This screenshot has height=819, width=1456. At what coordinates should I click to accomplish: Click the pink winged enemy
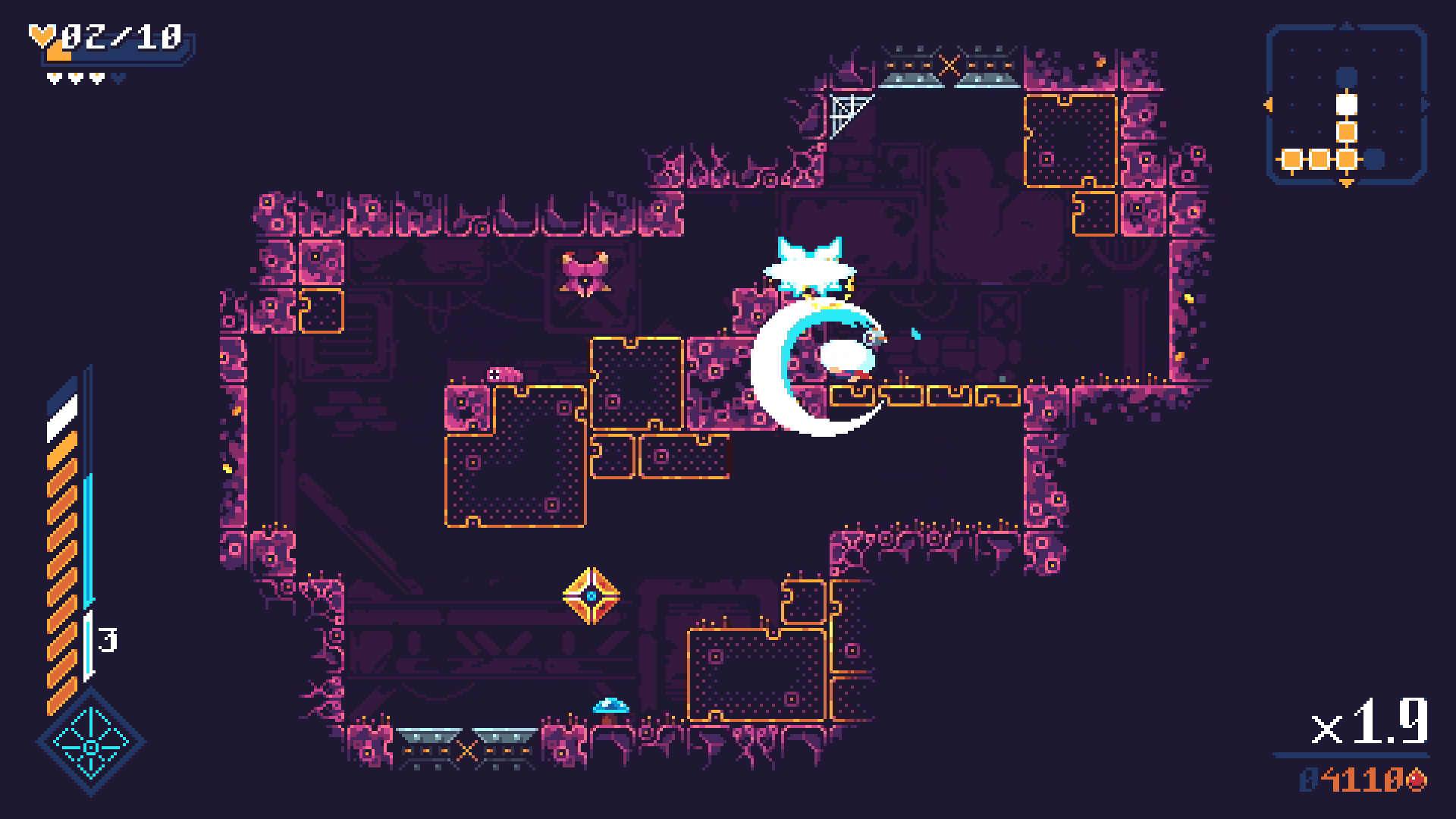584,273
